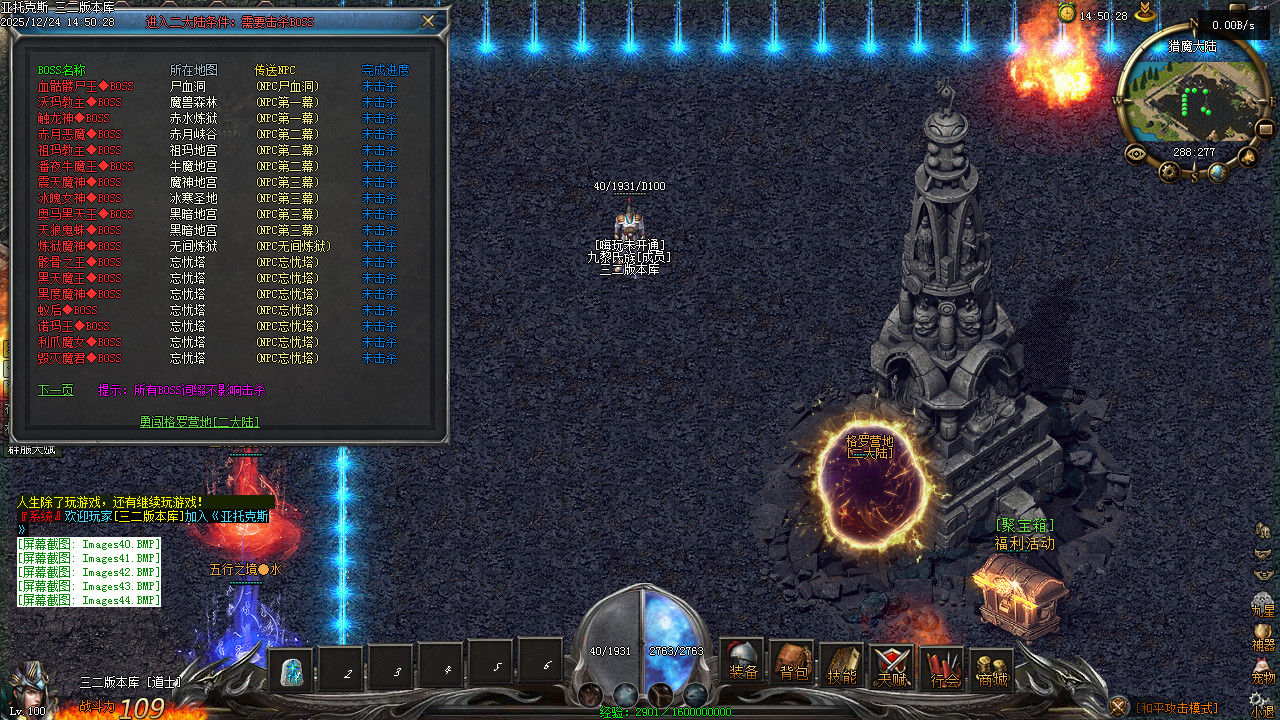Open the world map globe icon

click(x=1217, y=172)
